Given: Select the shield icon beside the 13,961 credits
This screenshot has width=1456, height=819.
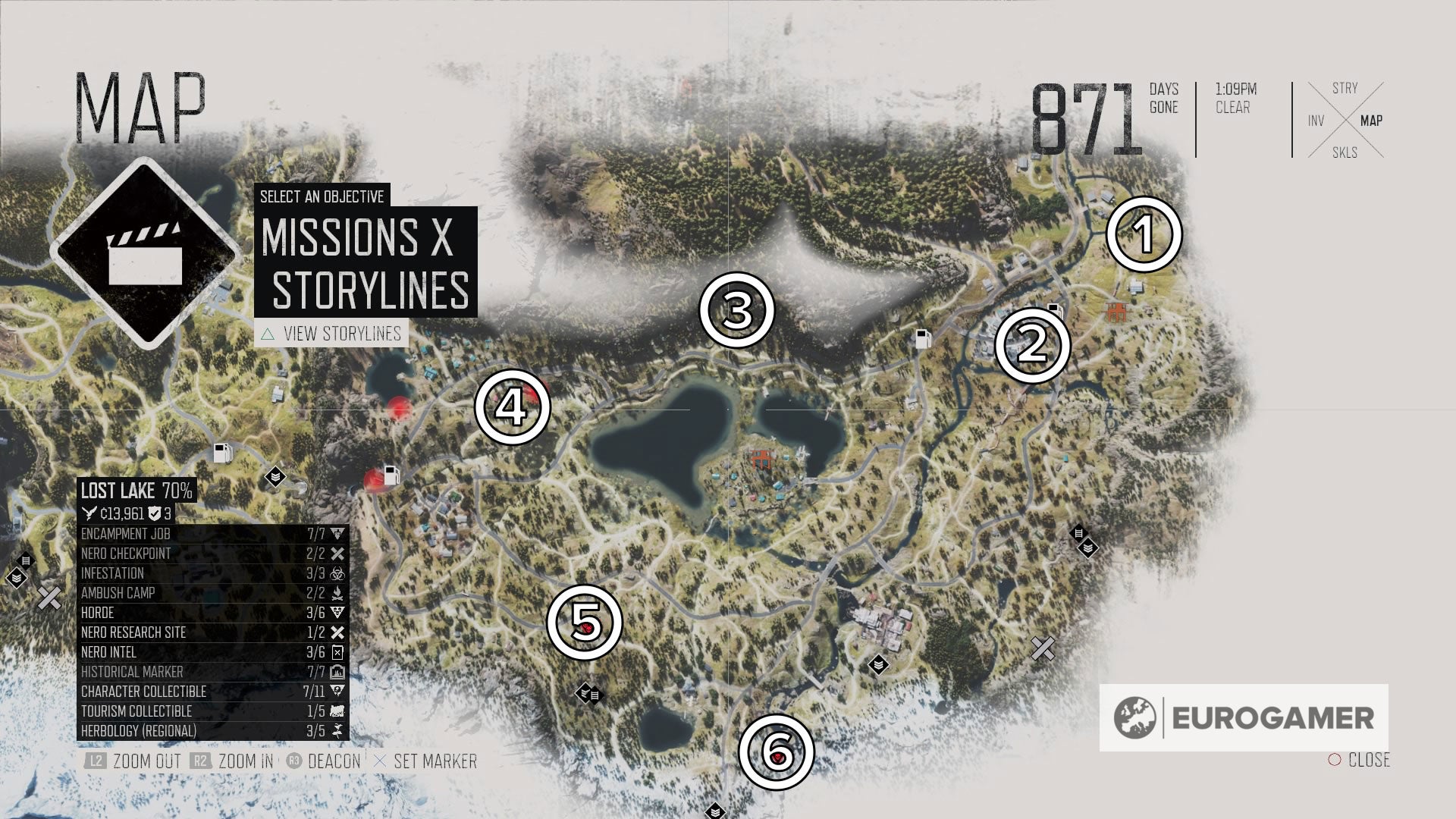Looking at the screenshot, I should [155, 513].
